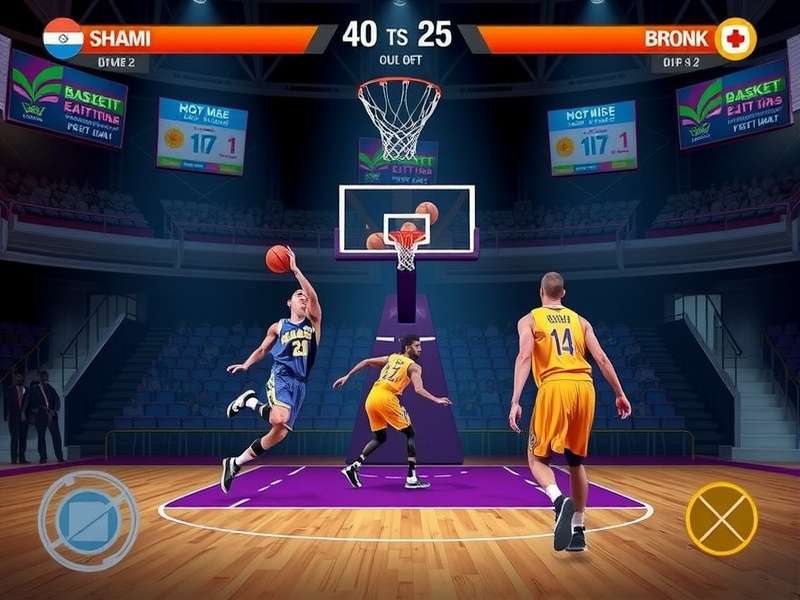Image resolution: width=800 pixels, height=600 pixels.
Task: Select the BRONK team cross emblem
Action: (x=736, y=39)
